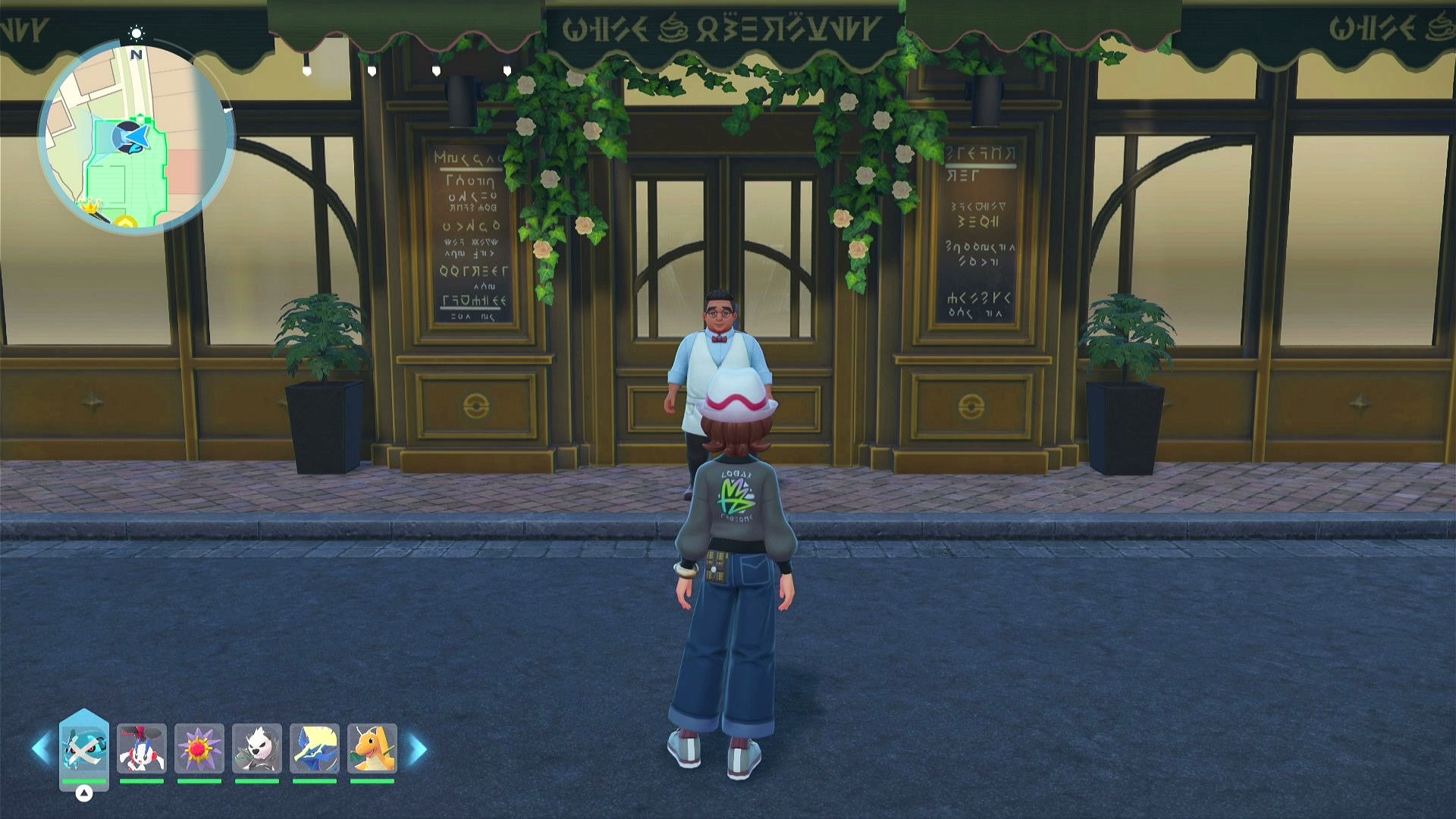The height and width of the screenshot is (819, 1456).
Task: Click the right arrow beside the party bar
Action: (x=417, y=749)
